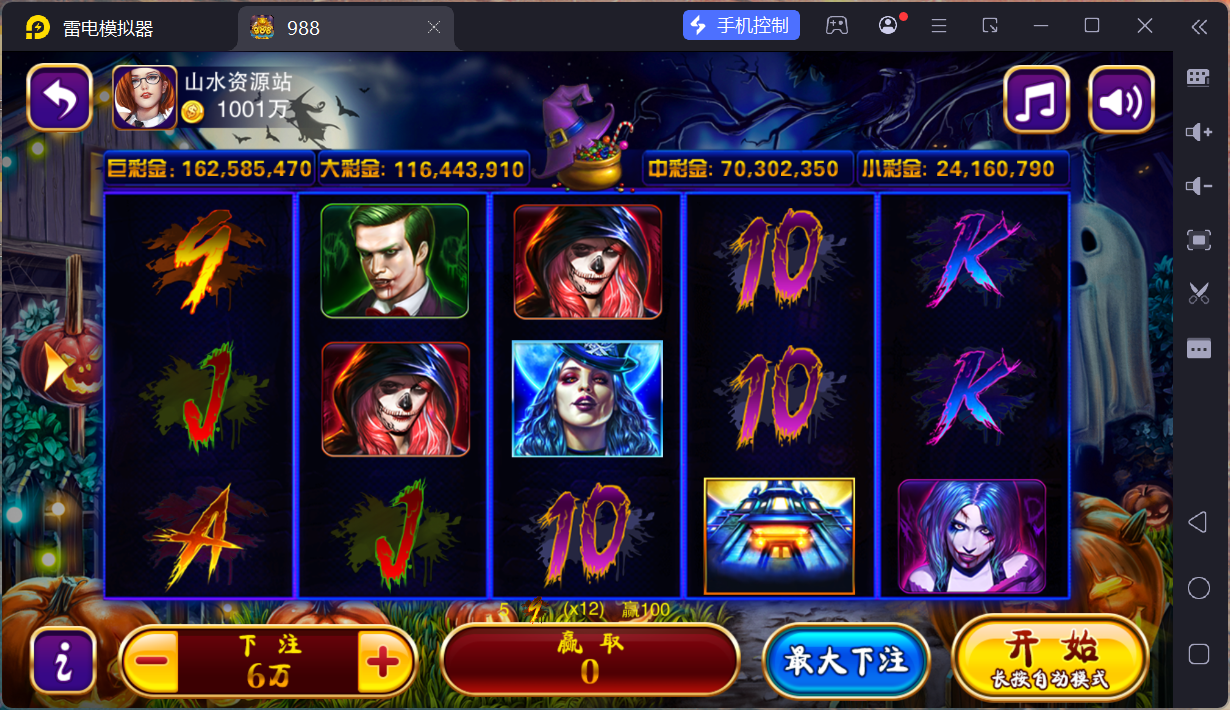Spin the reels with 开始 button
The height and width of the screenshot is (710, 1230).
pos(1050,657)
